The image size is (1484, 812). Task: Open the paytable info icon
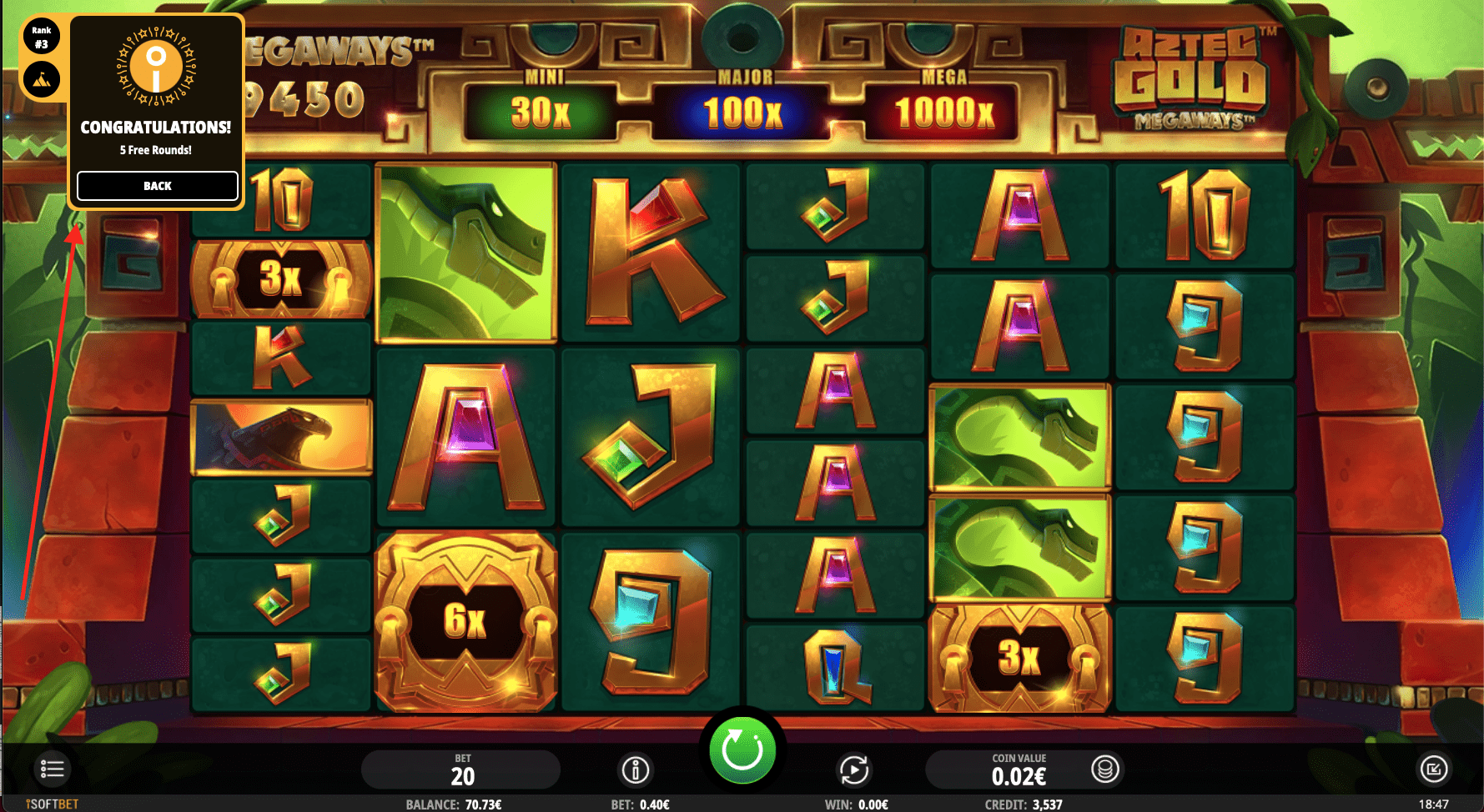click(637, 769)
